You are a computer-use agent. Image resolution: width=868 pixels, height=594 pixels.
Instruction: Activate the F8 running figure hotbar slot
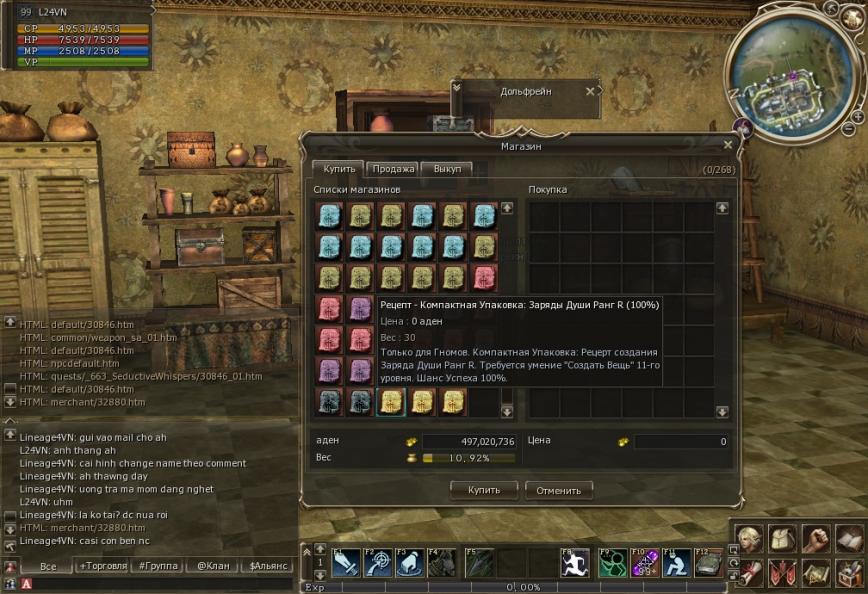point(575,564)
